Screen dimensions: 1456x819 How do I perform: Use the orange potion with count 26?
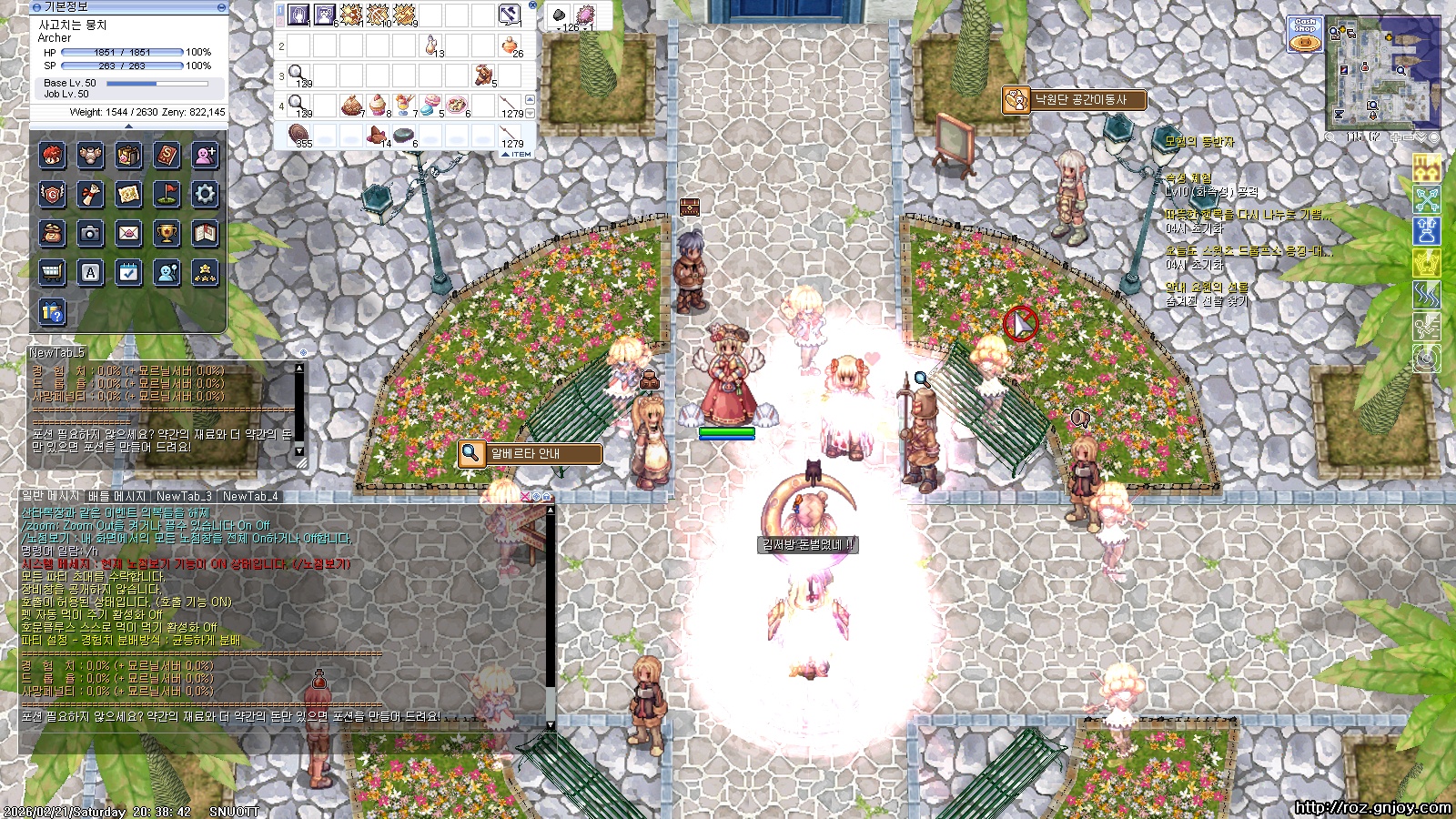coord(511,44)
